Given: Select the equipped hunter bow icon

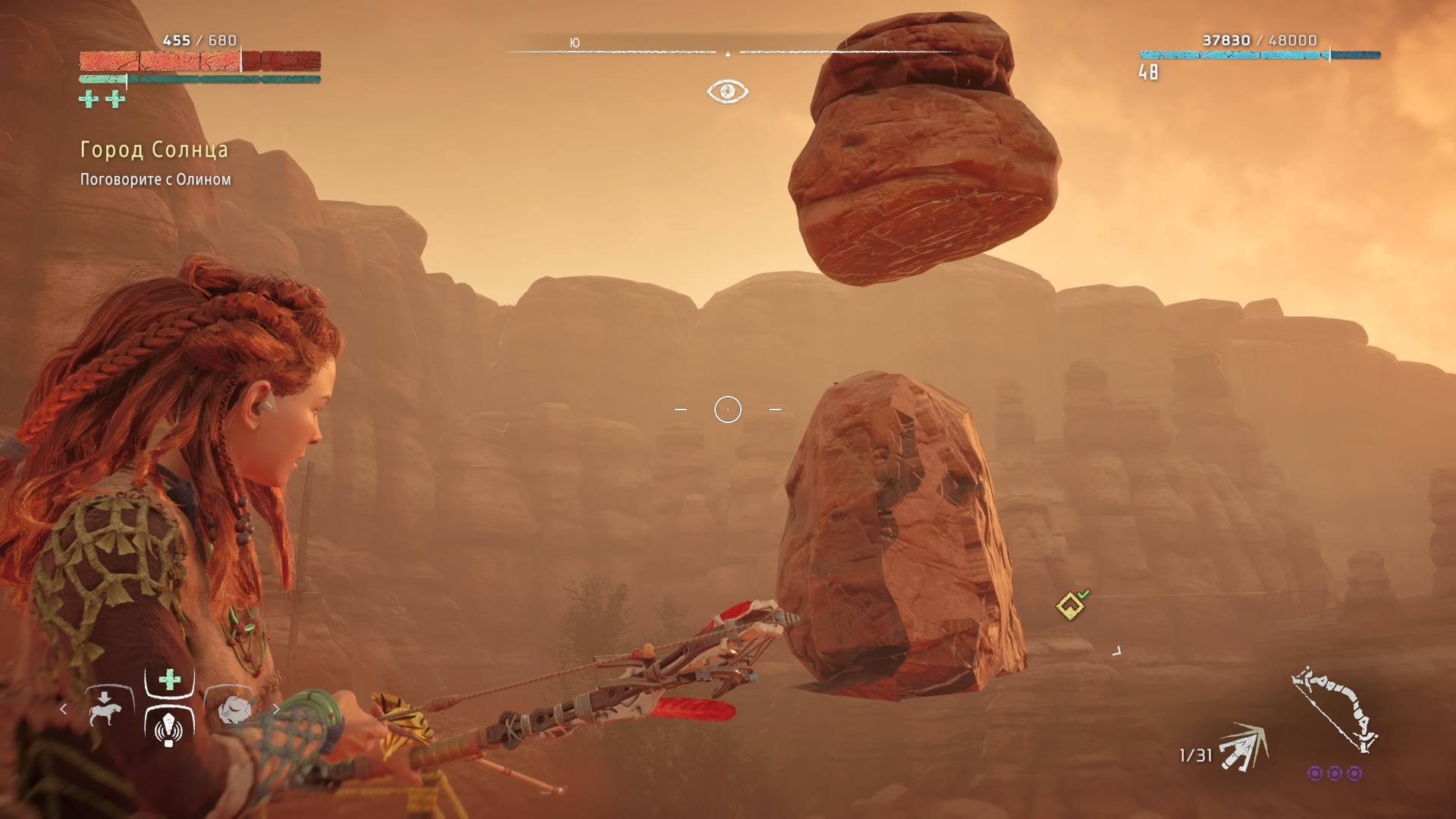Looking at the screenshot, I should (1335, 709).
